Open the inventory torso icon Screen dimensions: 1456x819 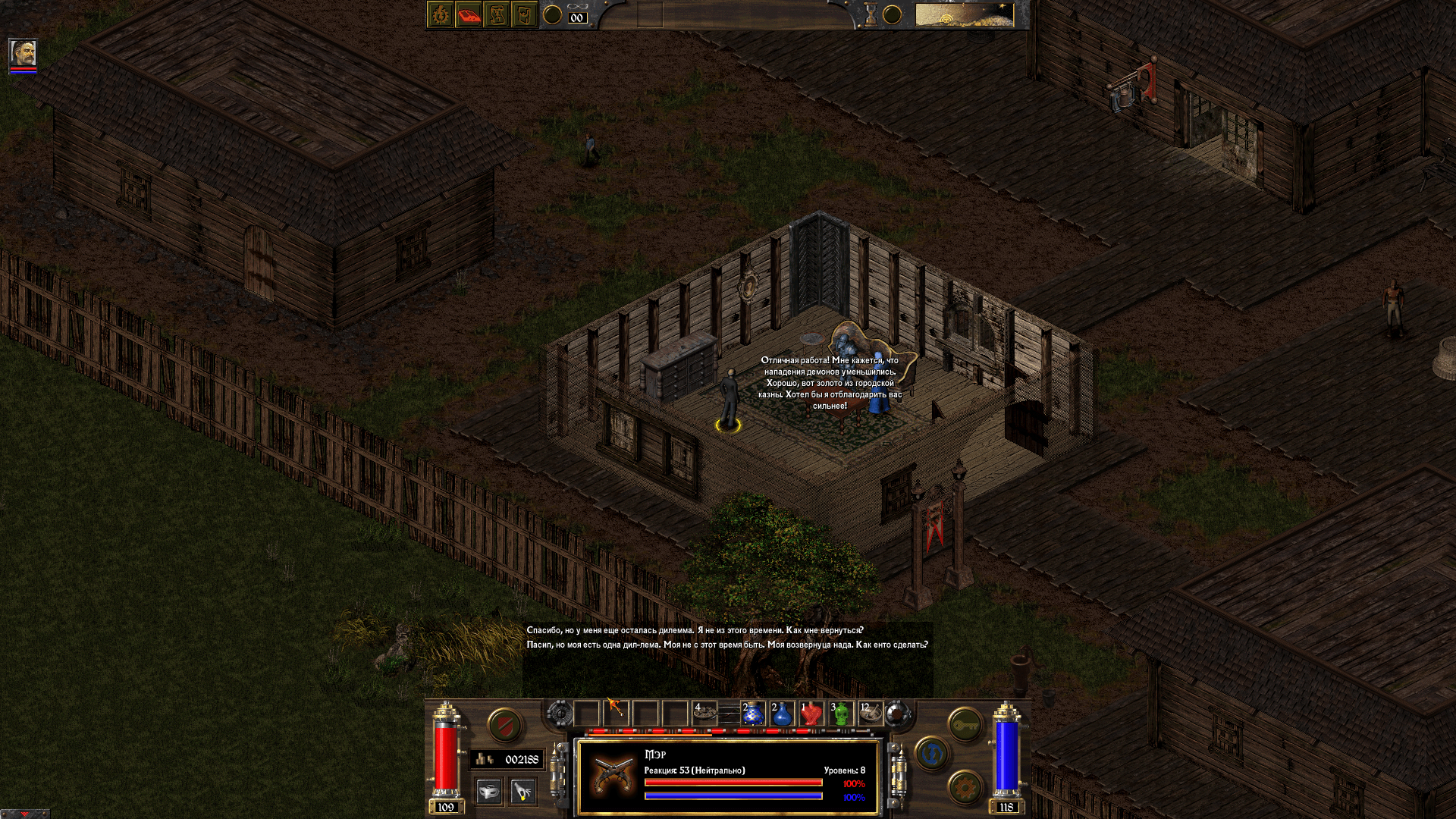pyautogui.click(x=525, y=15)
